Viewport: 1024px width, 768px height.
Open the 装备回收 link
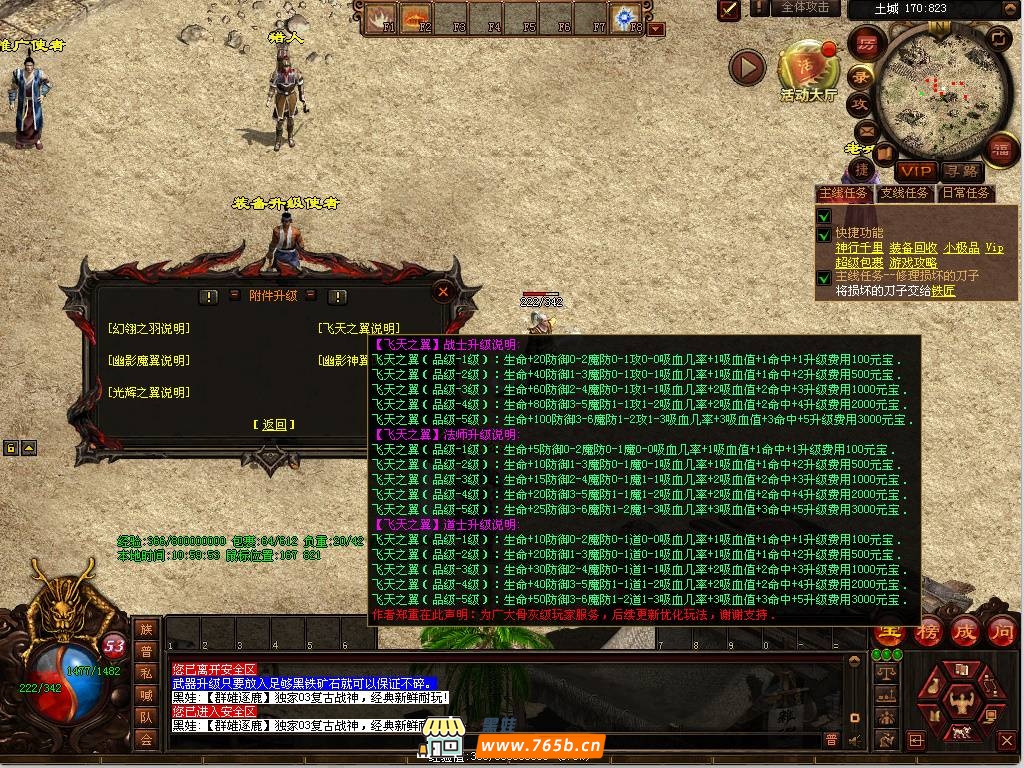point(913,248)
